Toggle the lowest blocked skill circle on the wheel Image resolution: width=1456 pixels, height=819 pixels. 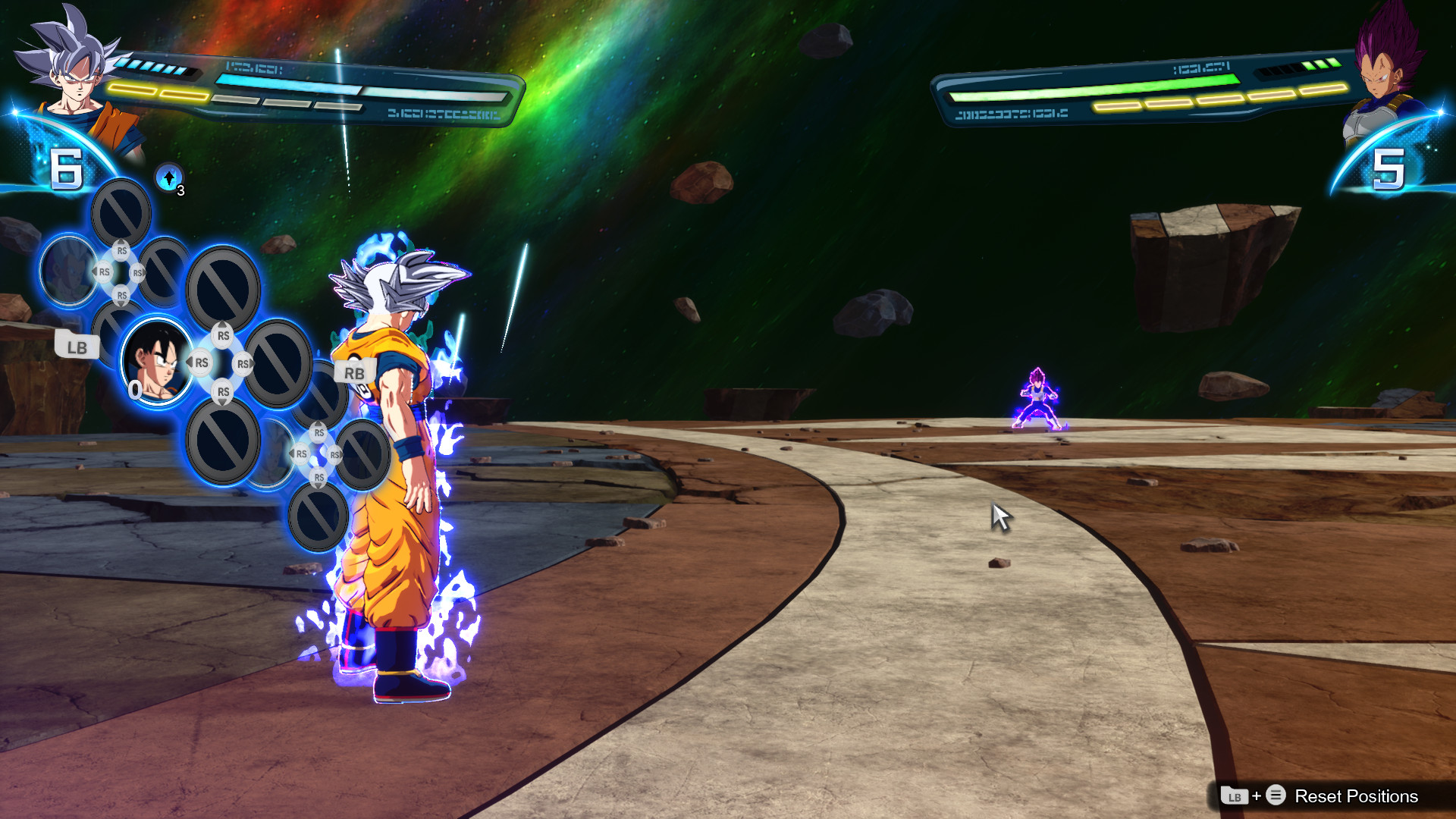[318, 518]
